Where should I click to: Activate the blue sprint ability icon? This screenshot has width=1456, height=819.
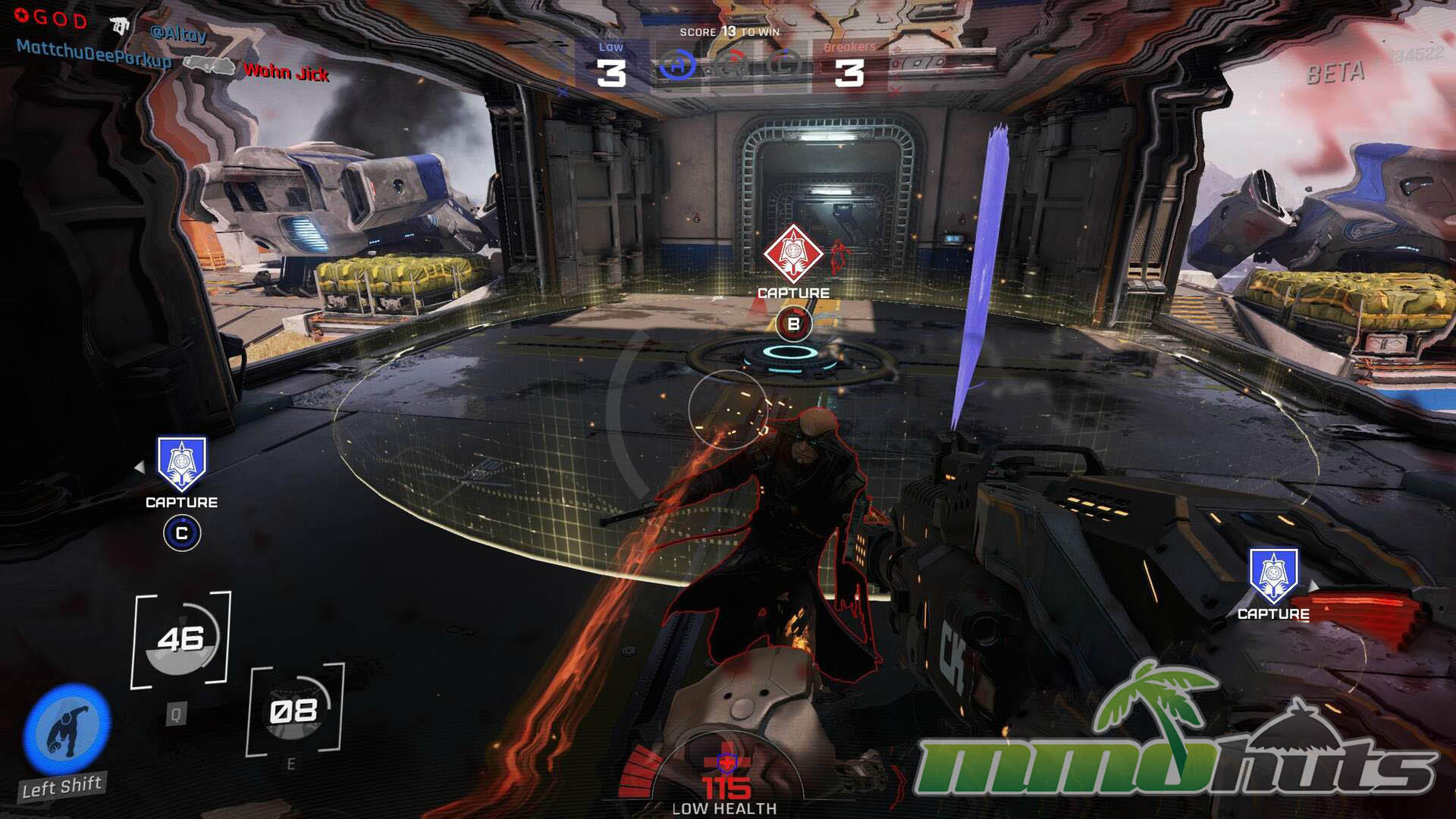tap(67, 730)
